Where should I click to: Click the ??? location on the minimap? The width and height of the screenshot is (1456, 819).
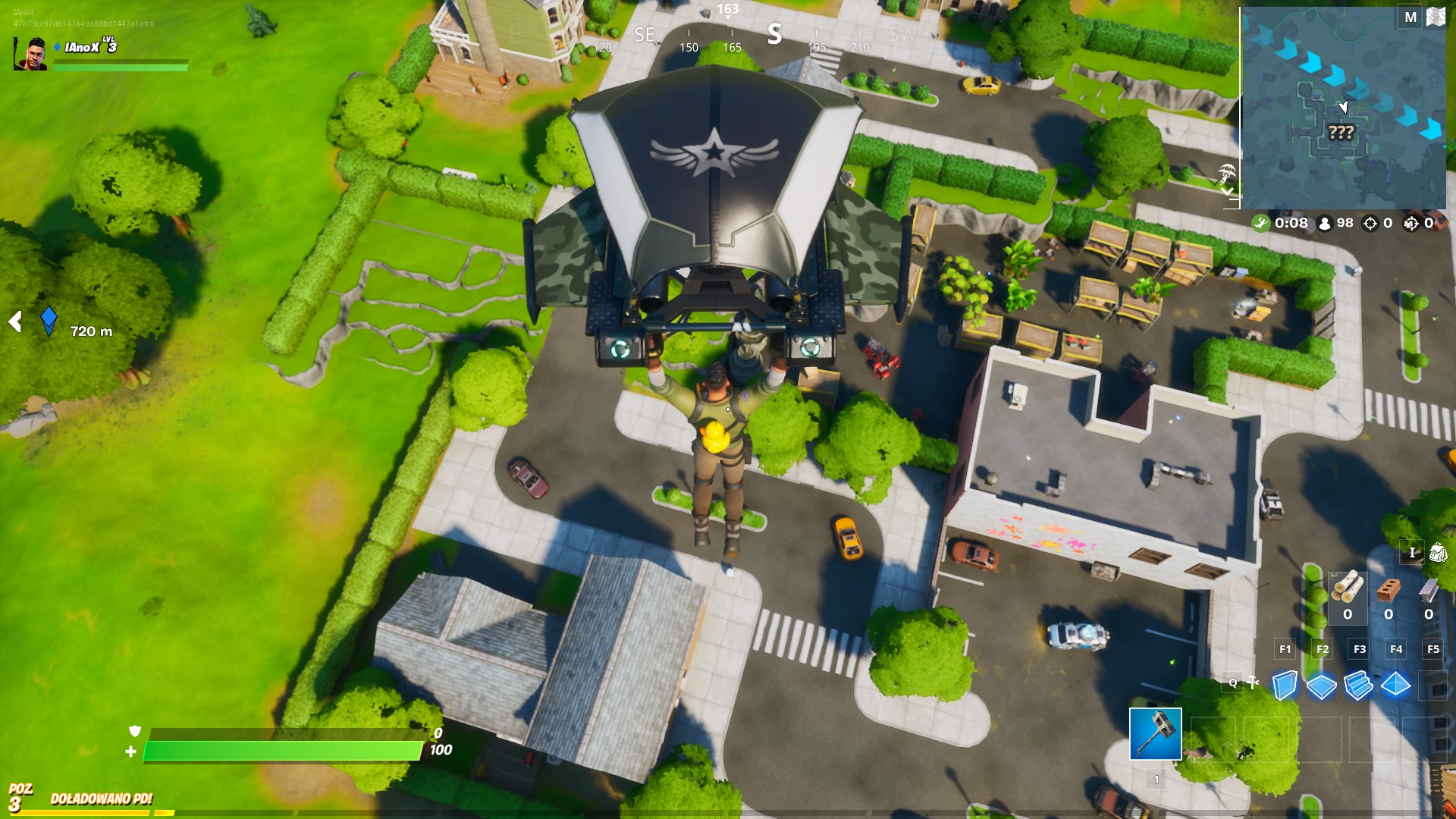coord(1341,132)
